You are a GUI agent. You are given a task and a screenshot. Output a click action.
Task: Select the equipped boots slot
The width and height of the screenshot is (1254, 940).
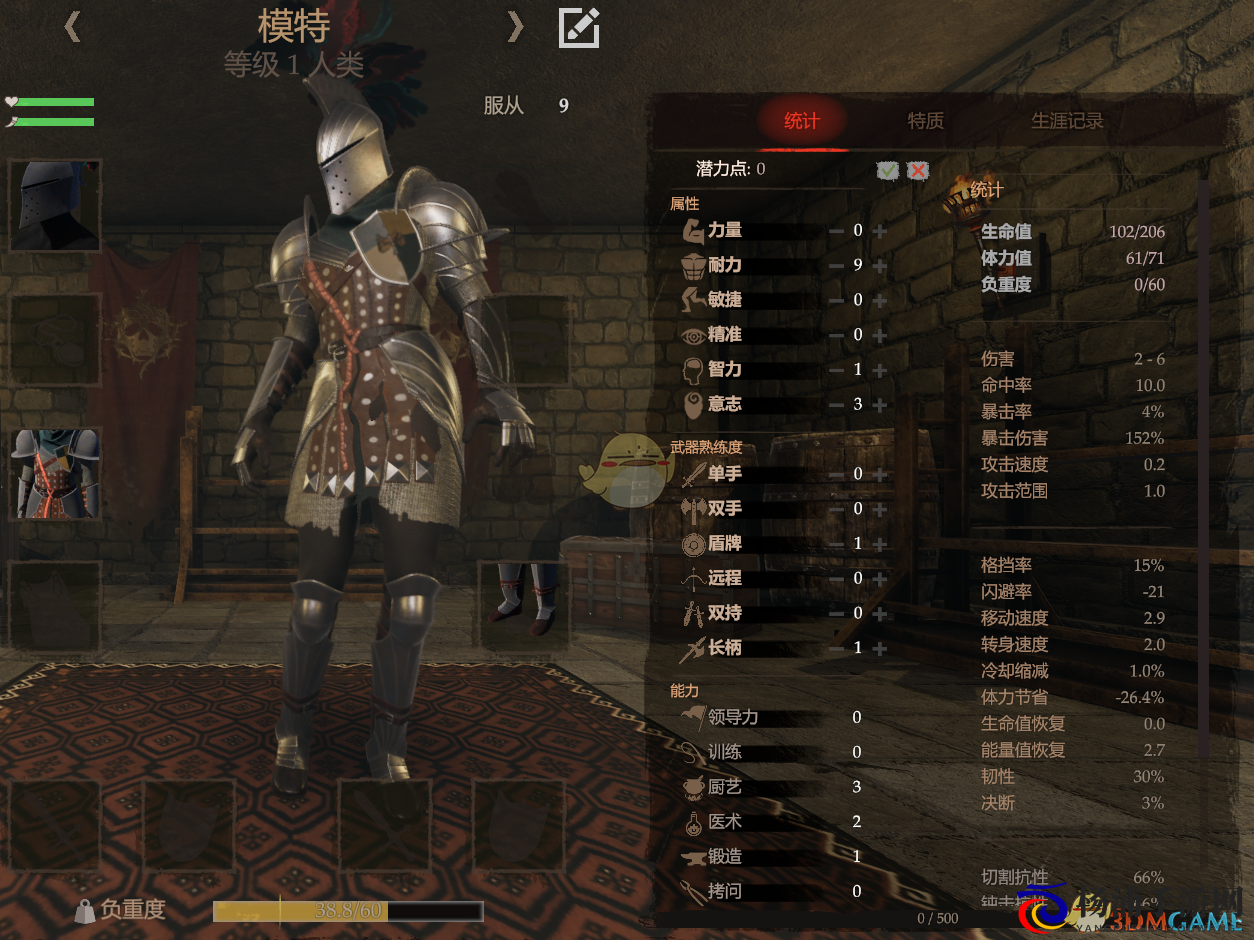pyautogui.click(x=526, y=604)
